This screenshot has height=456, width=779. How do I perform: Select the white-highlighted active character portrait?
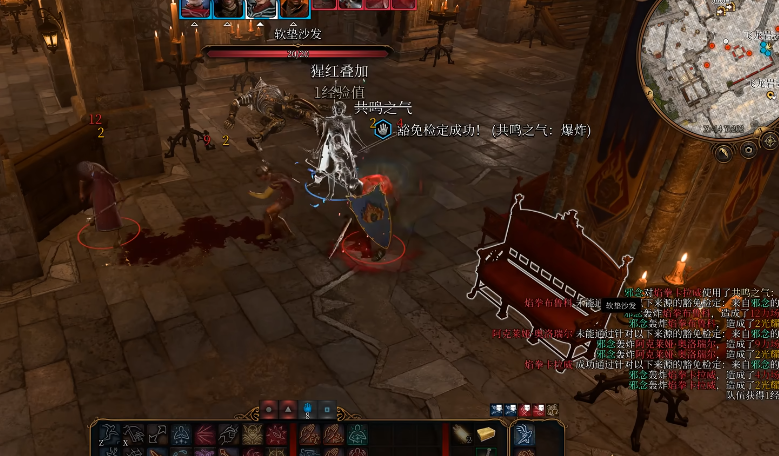pyautogui.click(x=261, y=9)
